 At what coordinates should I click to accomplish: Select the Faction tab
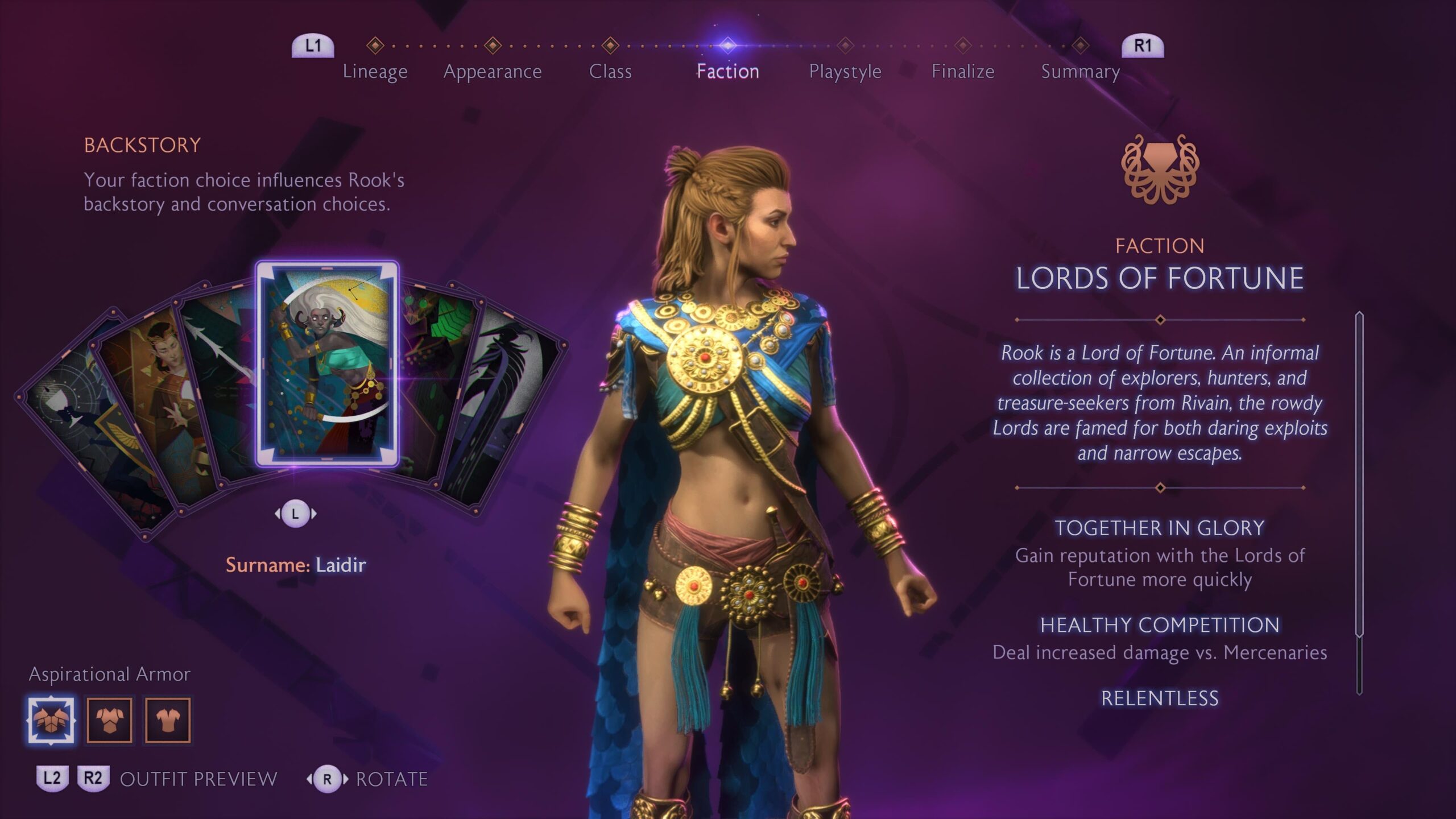727,71
